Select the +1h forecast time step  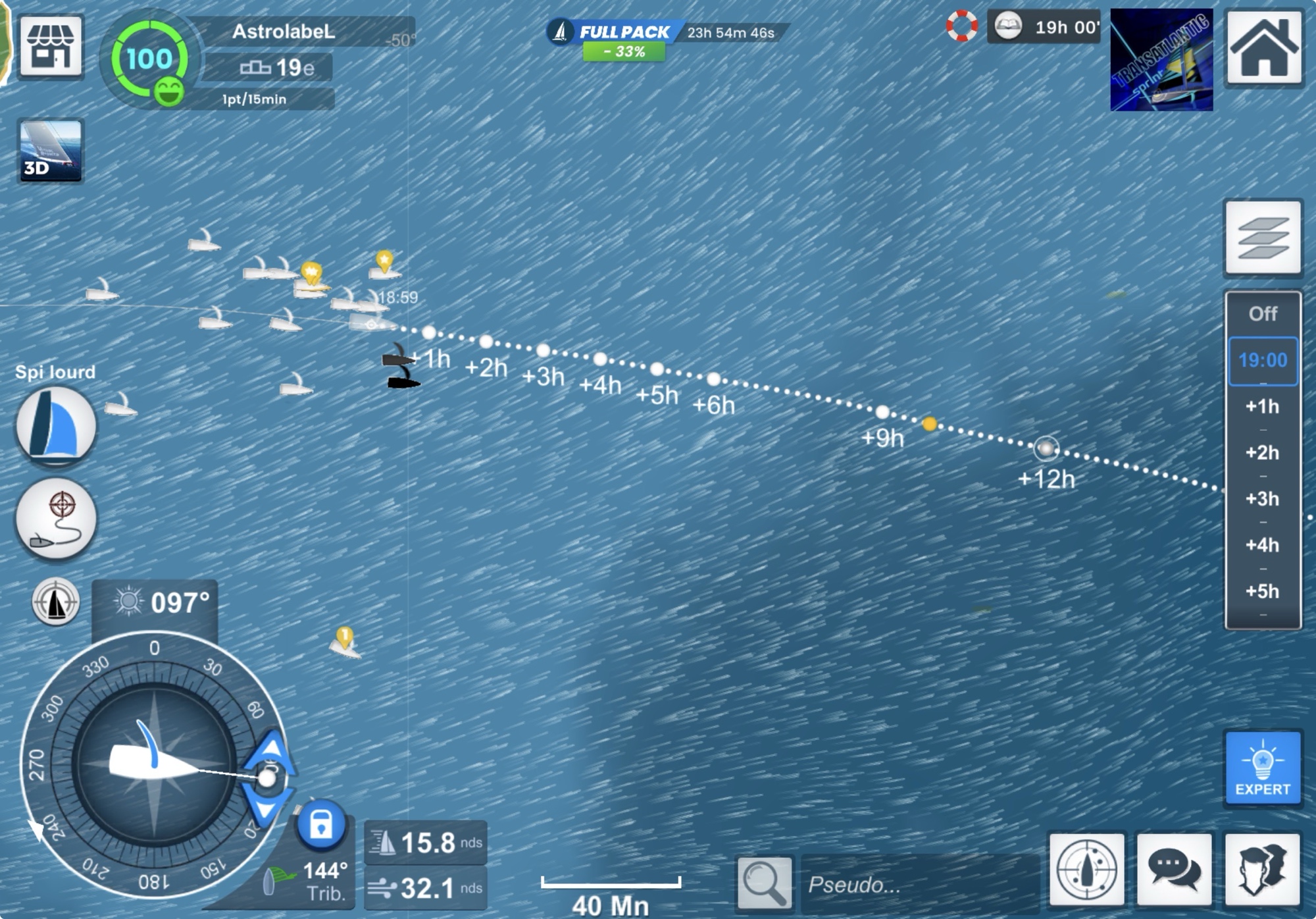click(x=1263, y=407)
